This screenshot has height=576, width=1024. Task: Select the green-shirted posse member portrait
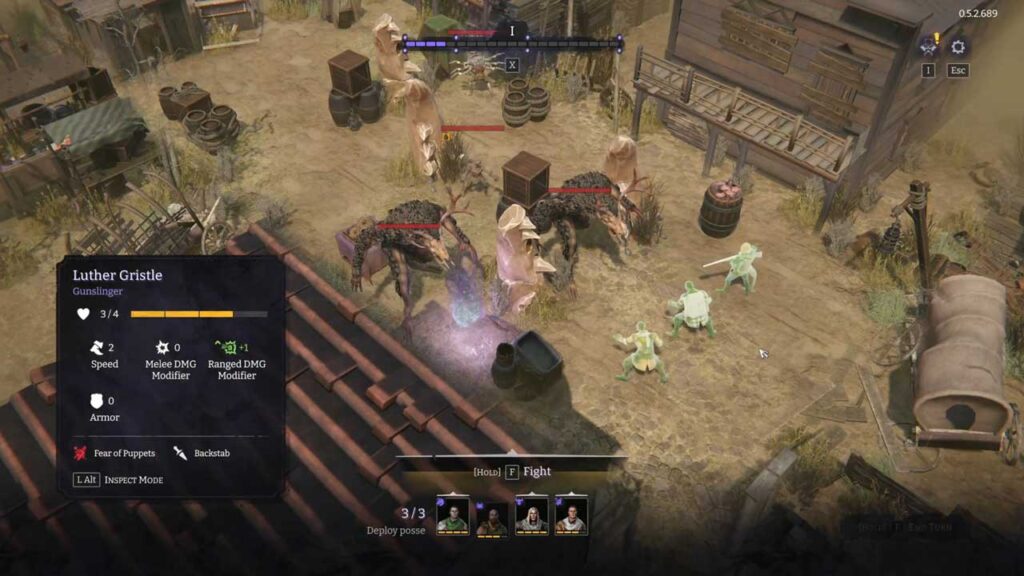pos(452,515)
